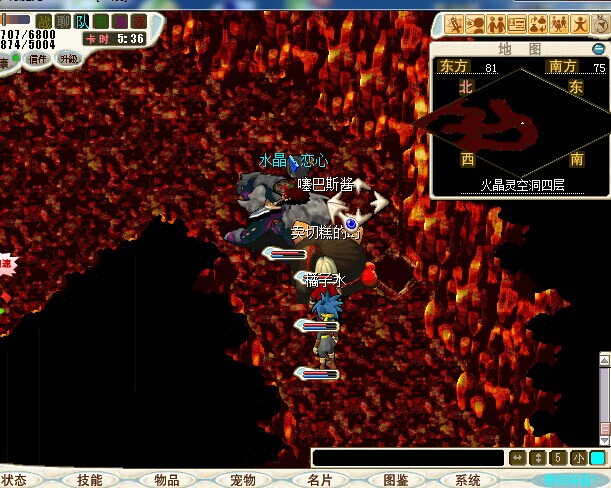Click the 升級 level up button

click(x=68, y=59)
